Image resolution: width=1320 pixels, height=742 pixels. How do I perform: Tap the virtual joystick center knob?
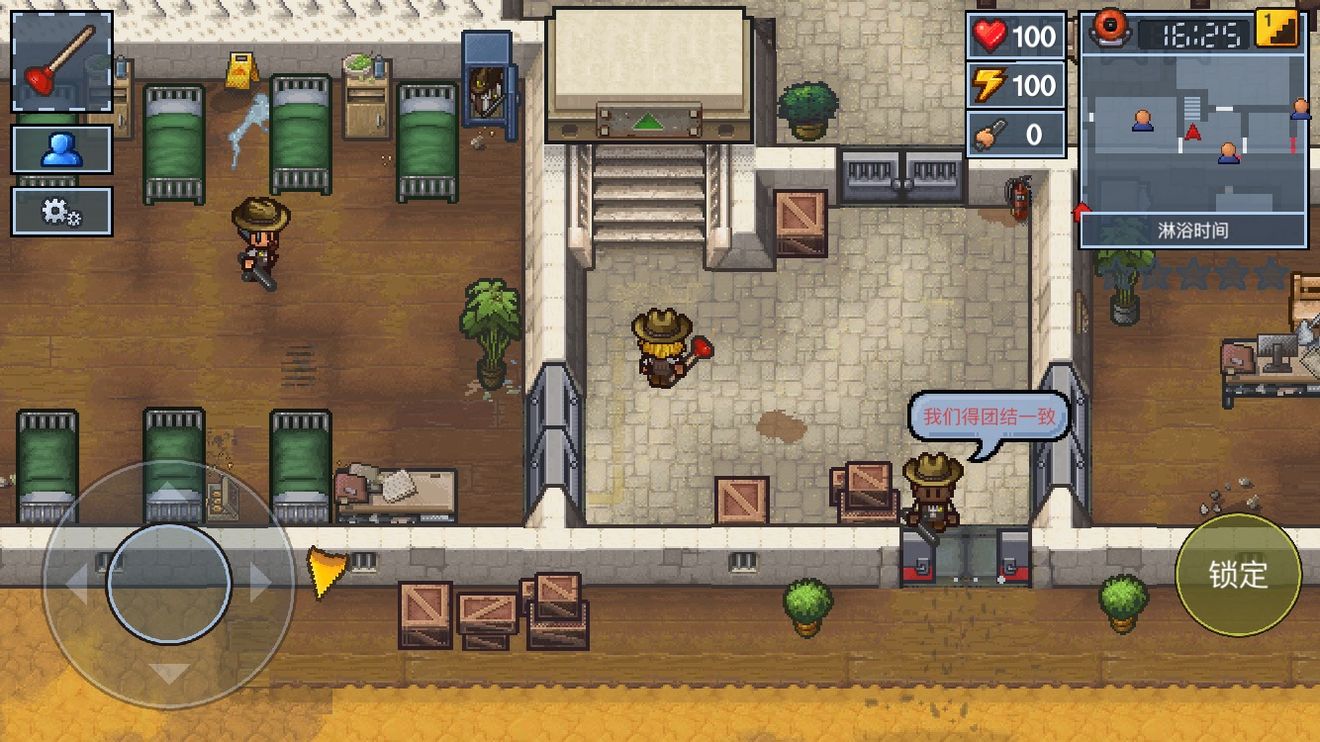tap(169, 583)
